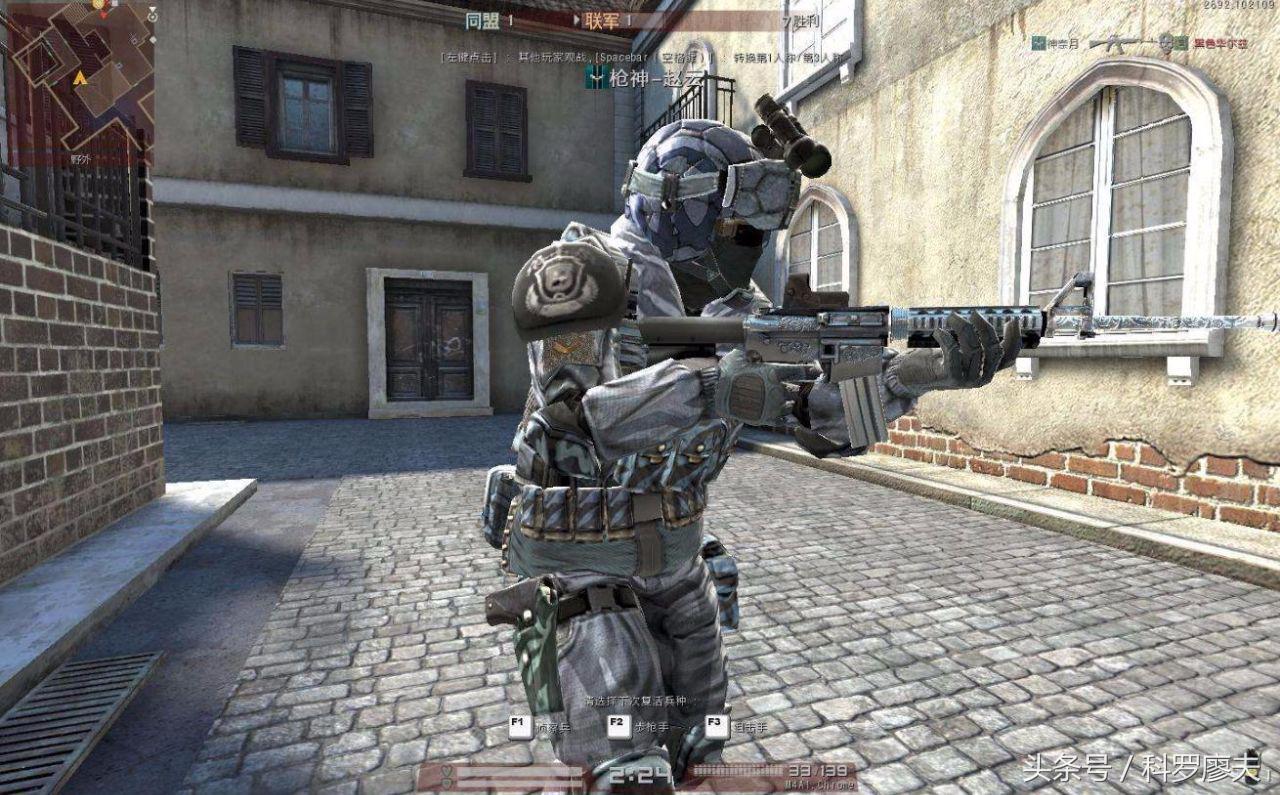Pick the 狙击手 respawn class
The height and width of the screenshot is (795, 1280).
[716, 726]
